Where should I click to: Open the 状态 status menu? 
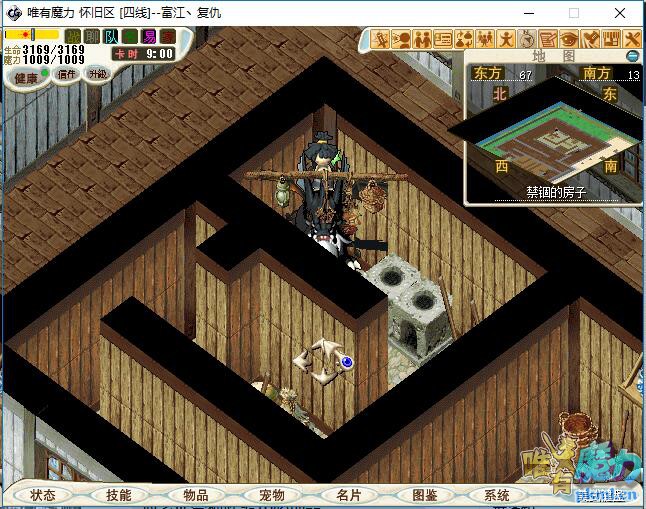pyautogui.click(x=43, y=495)
